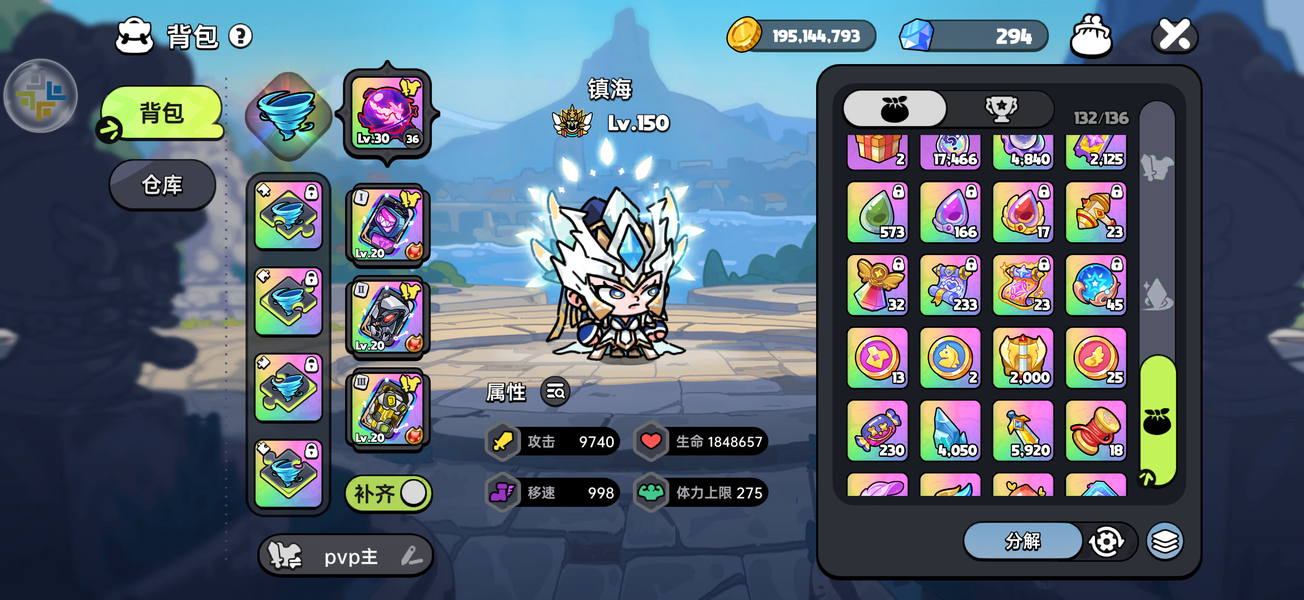Pick the green droplet item 573

click(x=877, y=212)
